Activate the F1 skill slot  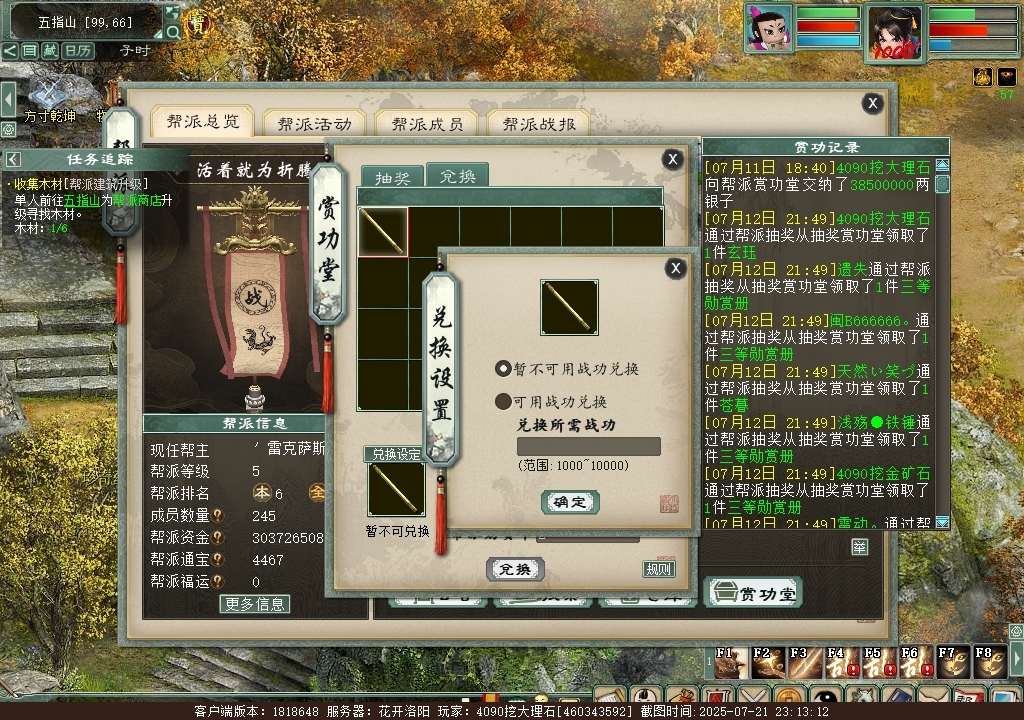point(725,662)
